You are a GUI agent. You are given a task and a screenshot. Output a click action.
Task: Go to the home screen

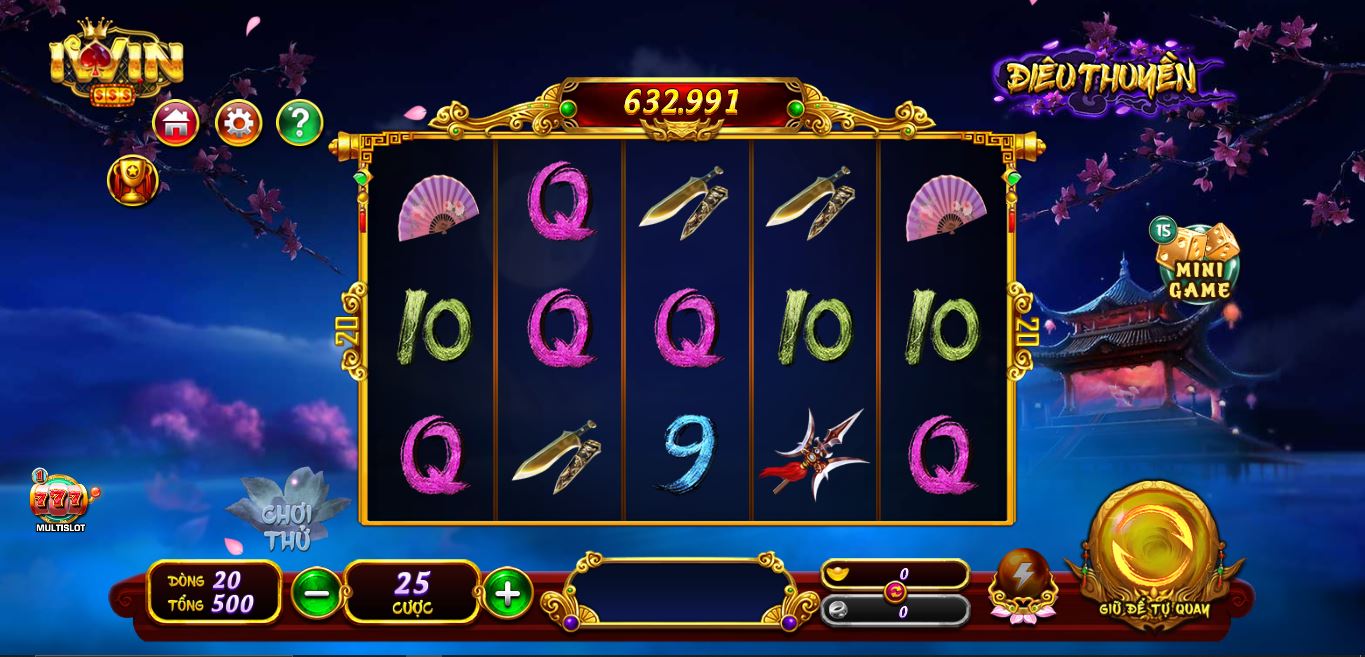tap(176, 123)
